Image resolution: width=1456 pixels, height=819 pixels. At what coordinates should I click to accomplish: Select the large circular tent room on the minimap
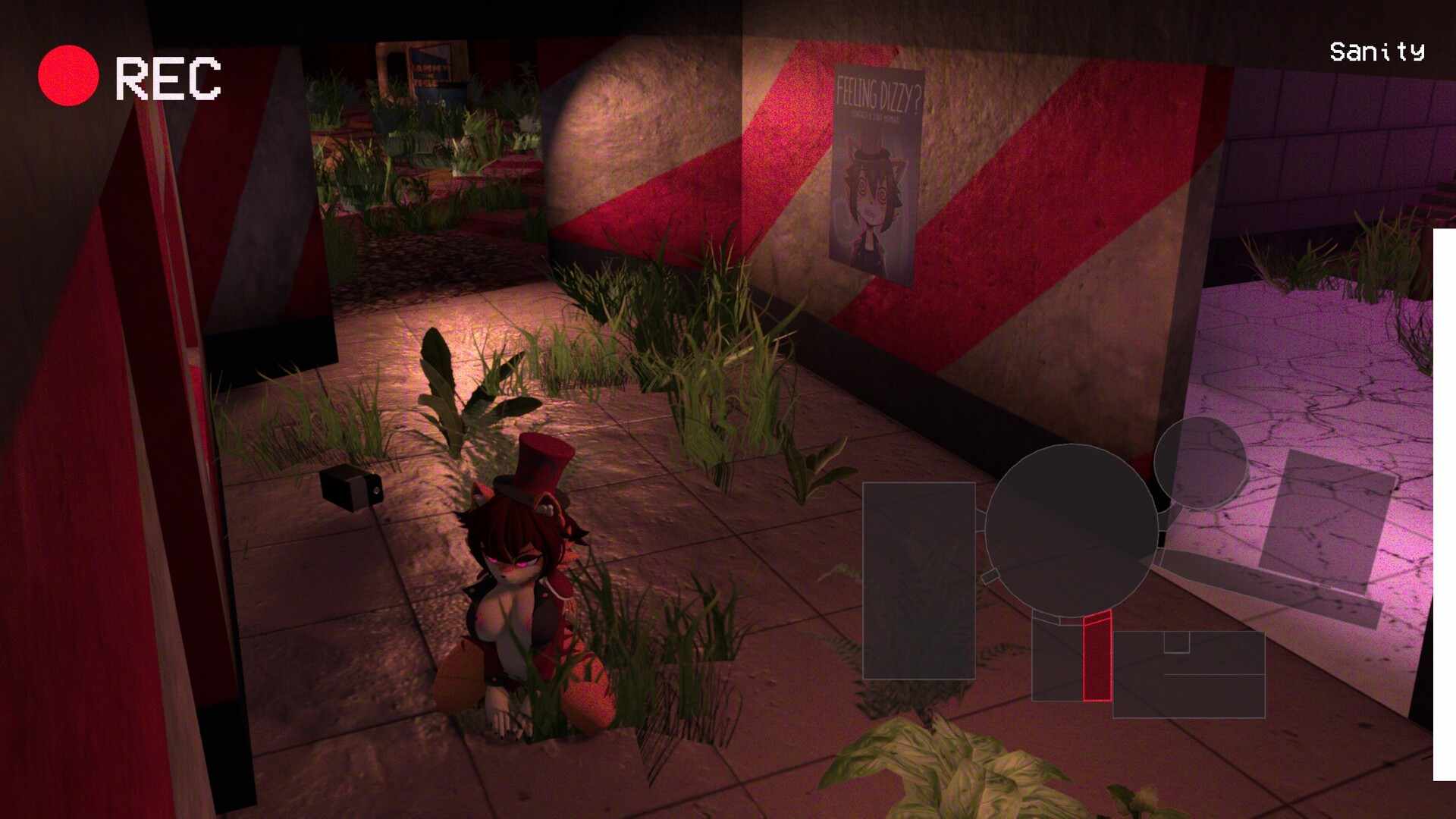[1071, 528]
